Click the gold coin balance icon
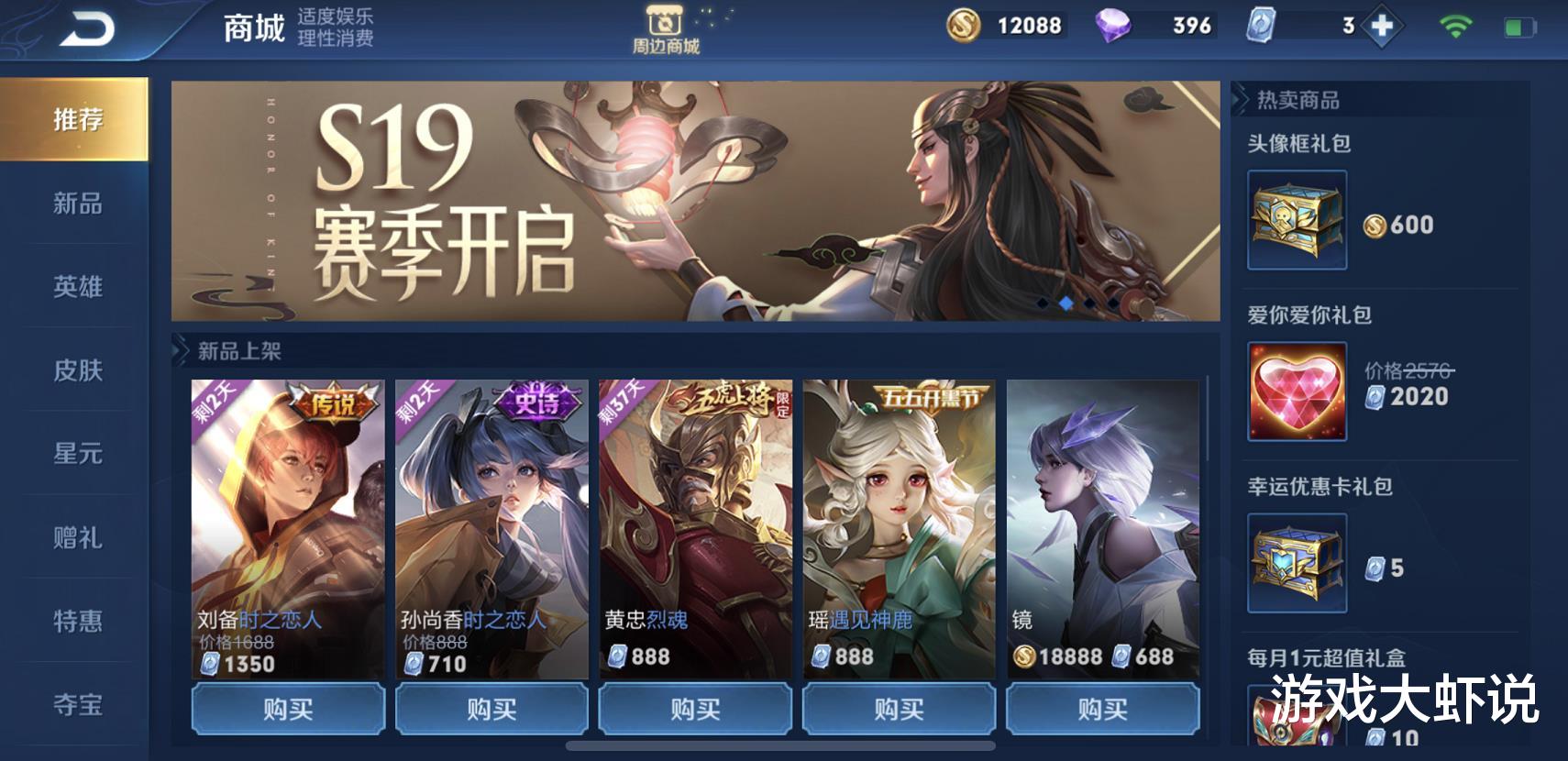The width and height of the screenshot is (1568, 761). pyautogui.click(x=963, y=28)
